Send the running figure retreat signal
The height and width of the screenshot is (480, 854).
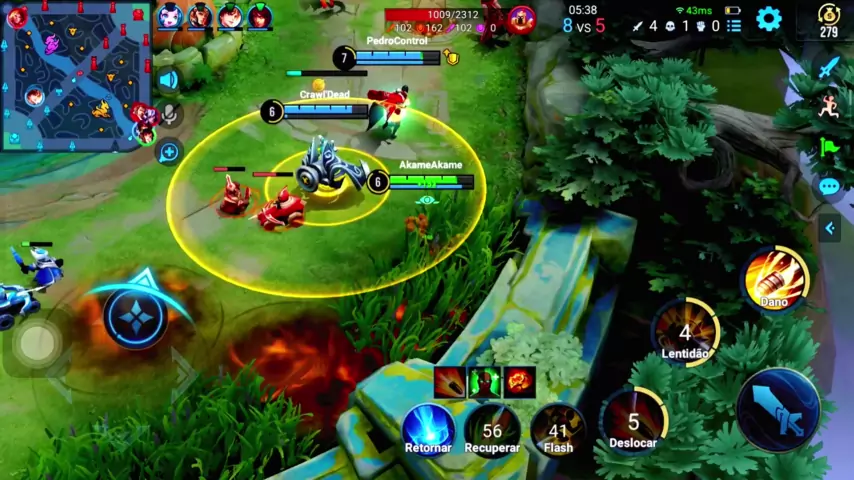(x=829, y=107)
